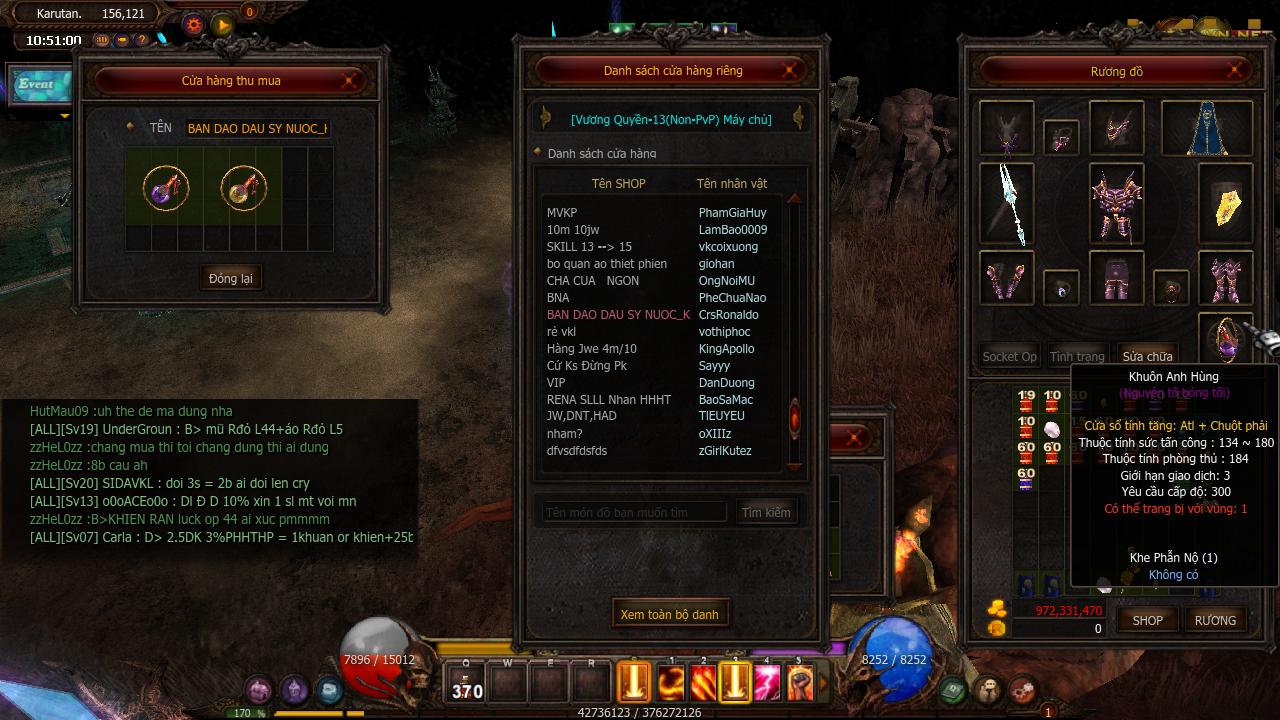The image size is (1280, 720).
Task: Select the PhamGiaHuy MVKP shop row
Action: pos(660,213)
